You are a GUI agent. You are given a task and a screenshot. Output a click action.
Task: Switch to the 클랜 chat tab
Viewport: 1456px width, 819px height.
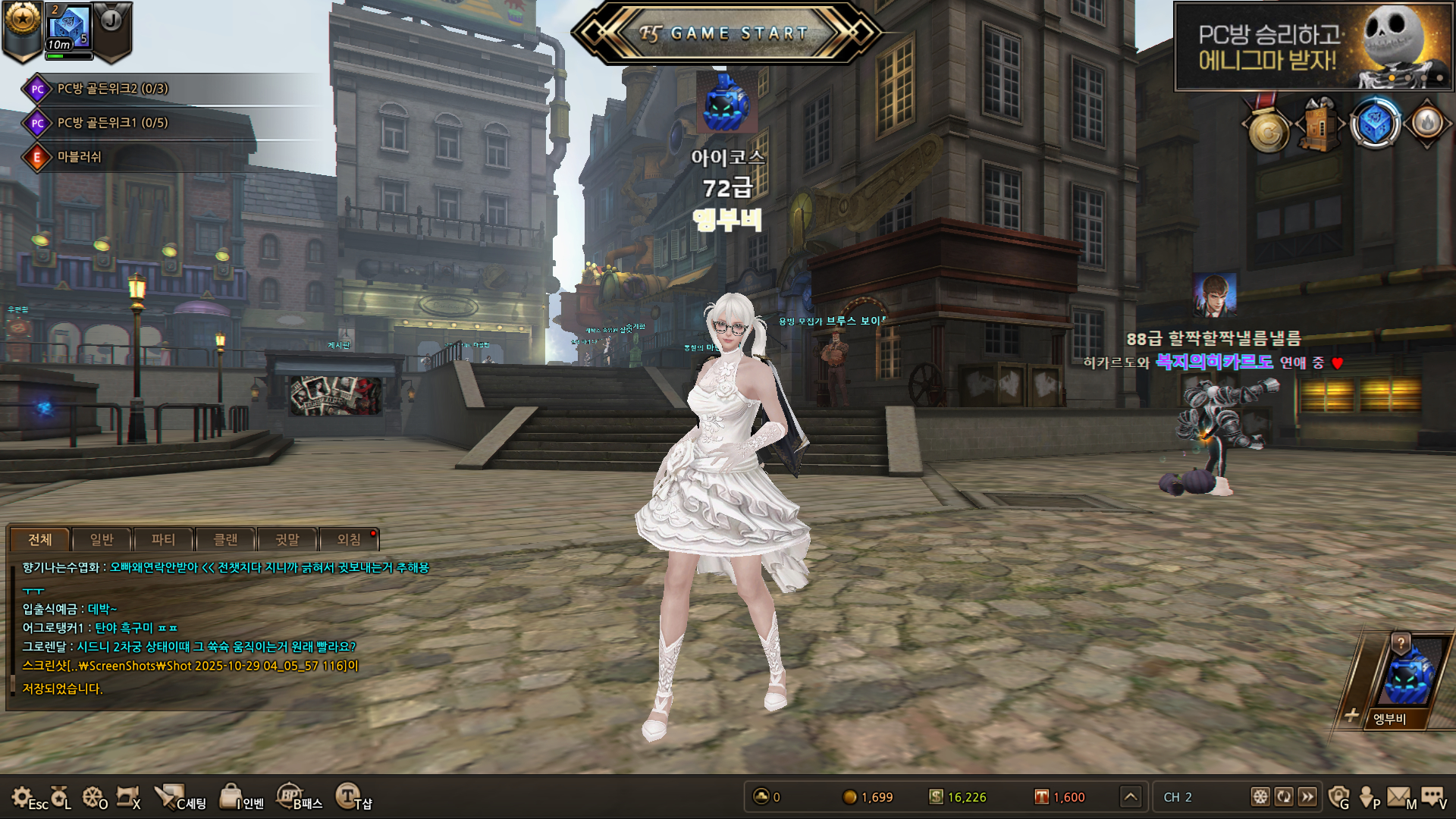(x=225, y=539)
